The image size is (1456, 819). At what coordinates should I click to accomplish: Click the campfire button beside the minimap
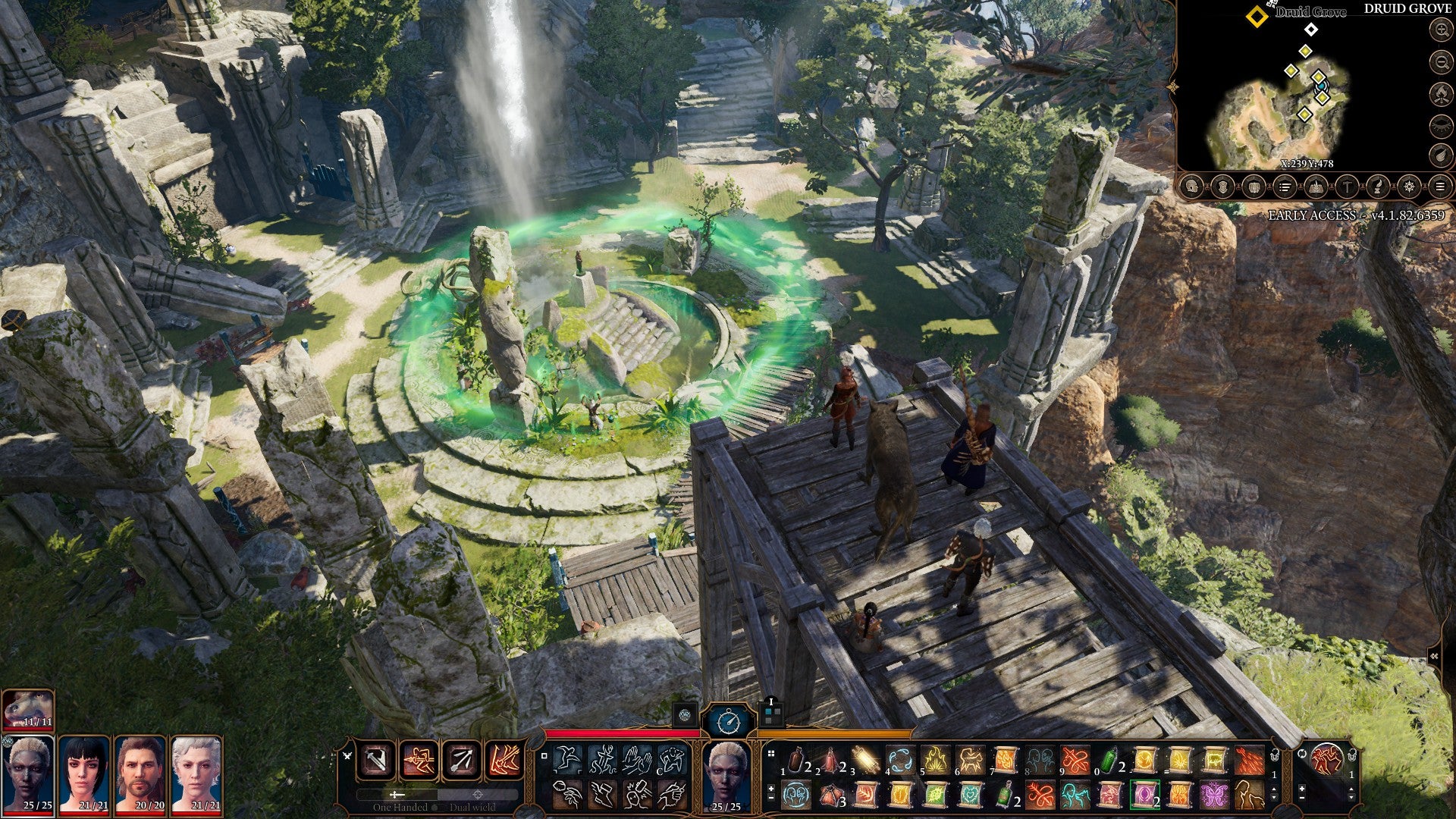[1440, 94]
